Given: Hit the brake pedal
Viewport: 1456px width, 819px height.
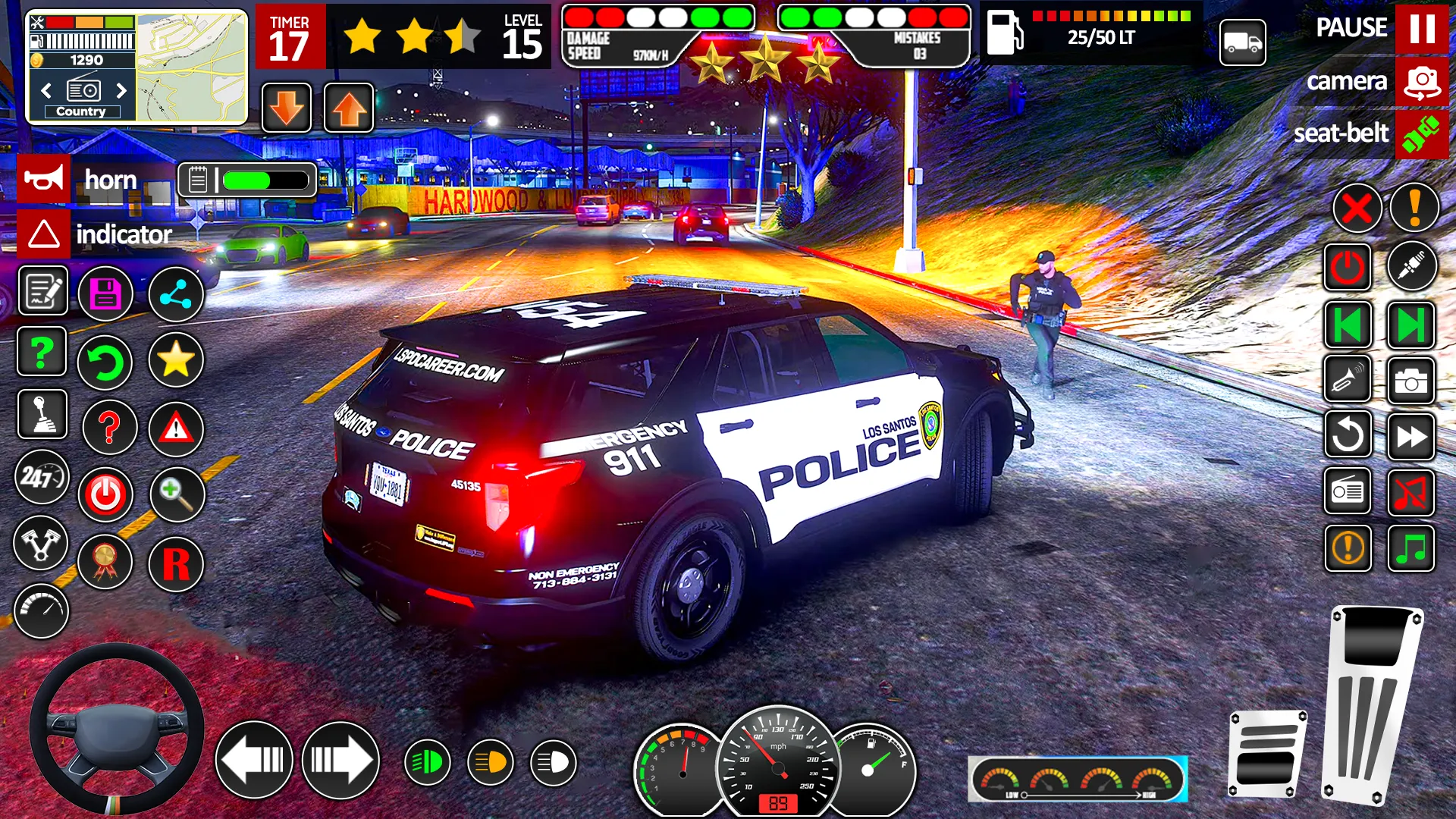Looking at the screenshot, I should point(1266,755).
